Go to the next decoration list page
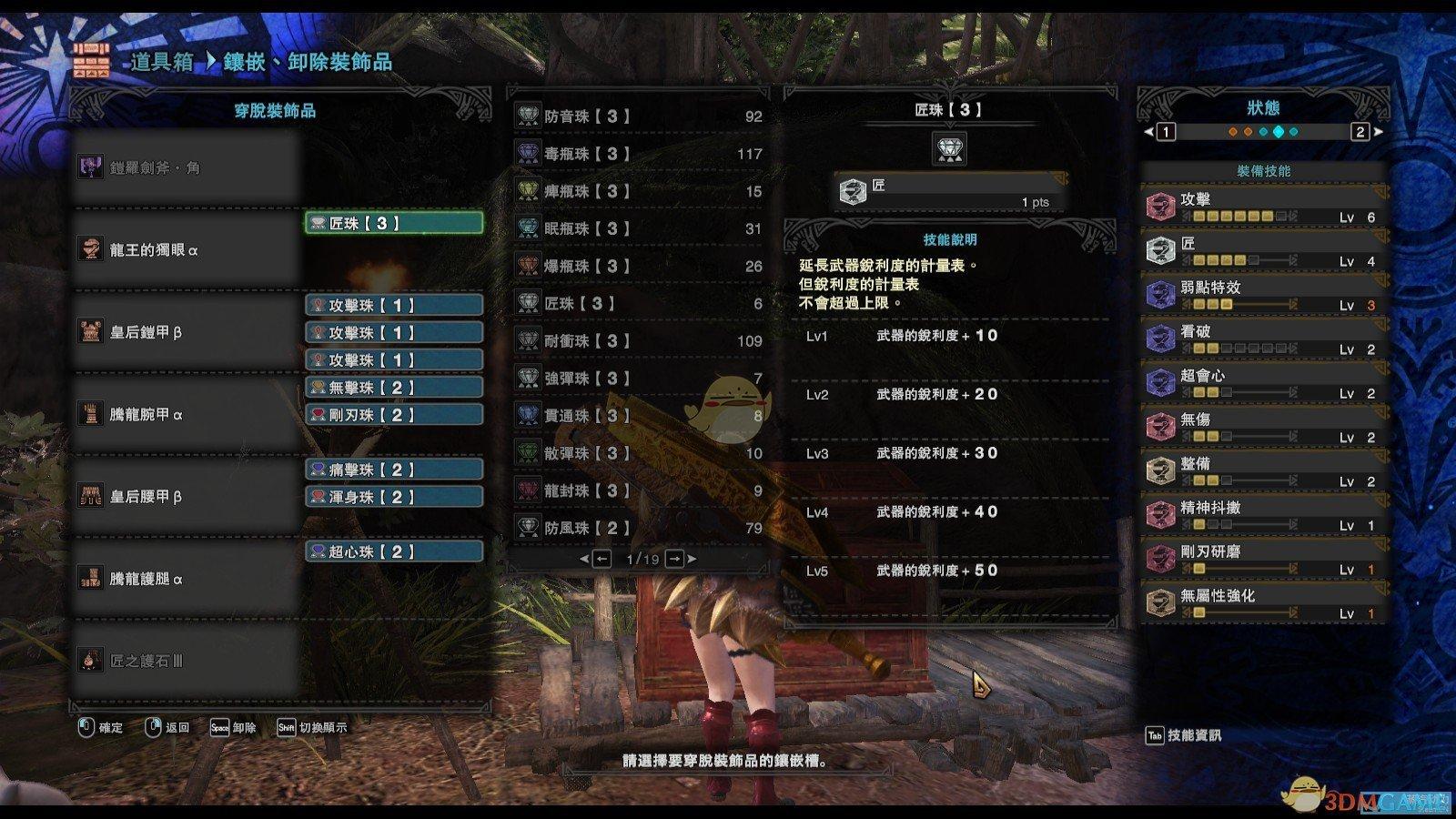Image resolution: width=1456 pixels, height=819 pixels. pyautogui.click(x=675, y=559)
